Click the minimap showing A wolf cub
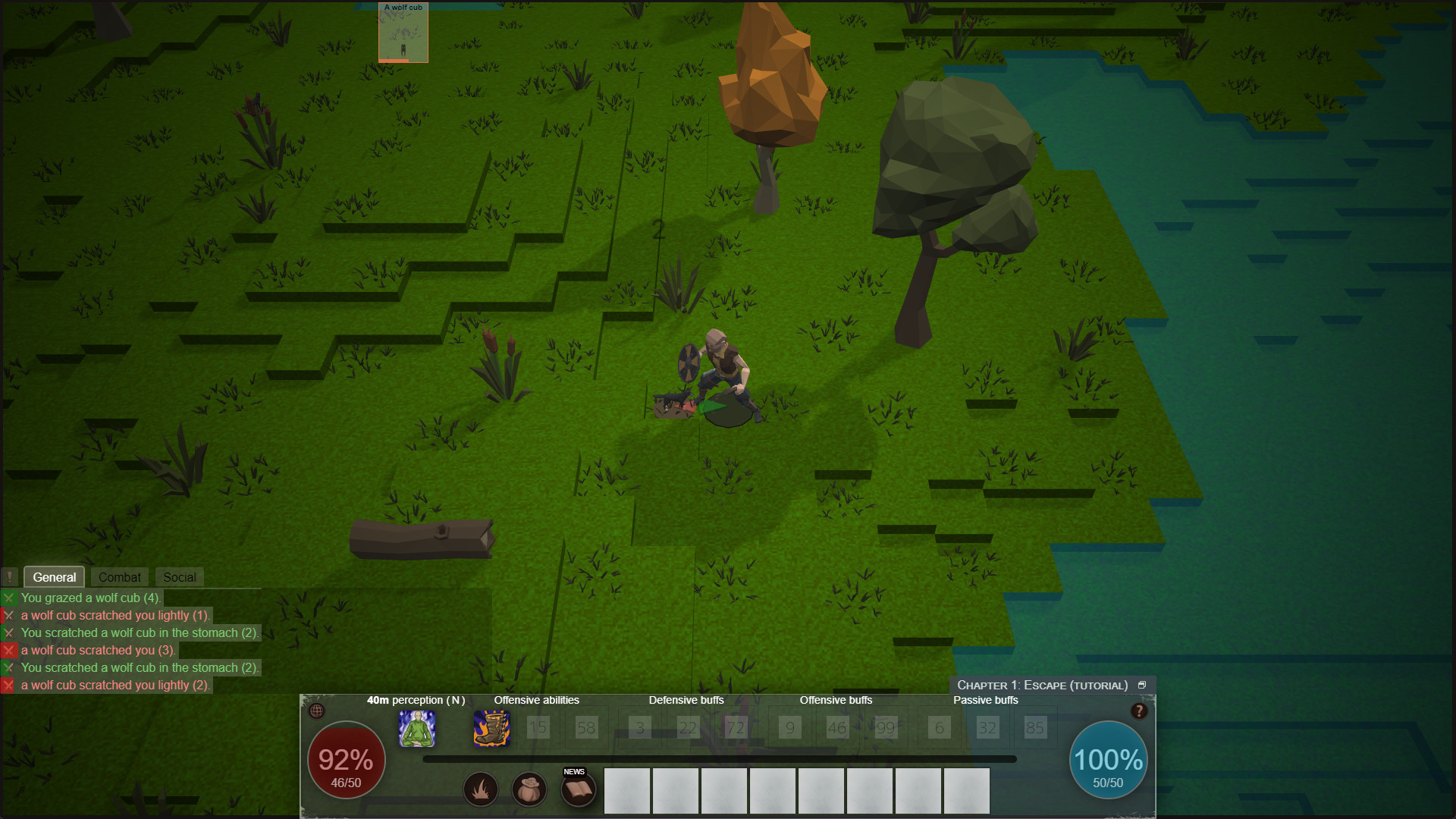 click(403, 32)
